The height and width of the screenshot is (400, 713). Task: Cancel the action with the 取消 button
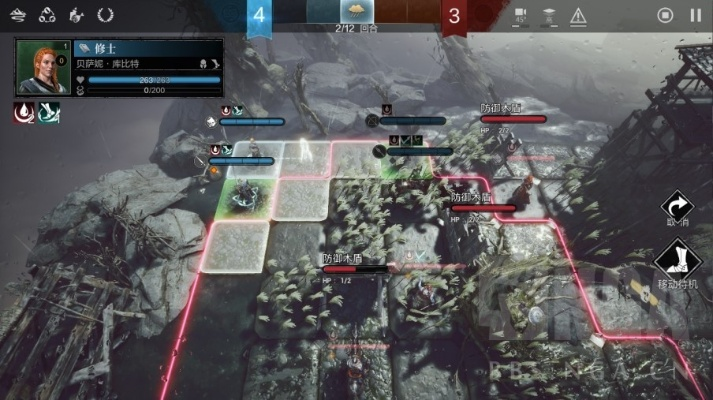point(677,208)
